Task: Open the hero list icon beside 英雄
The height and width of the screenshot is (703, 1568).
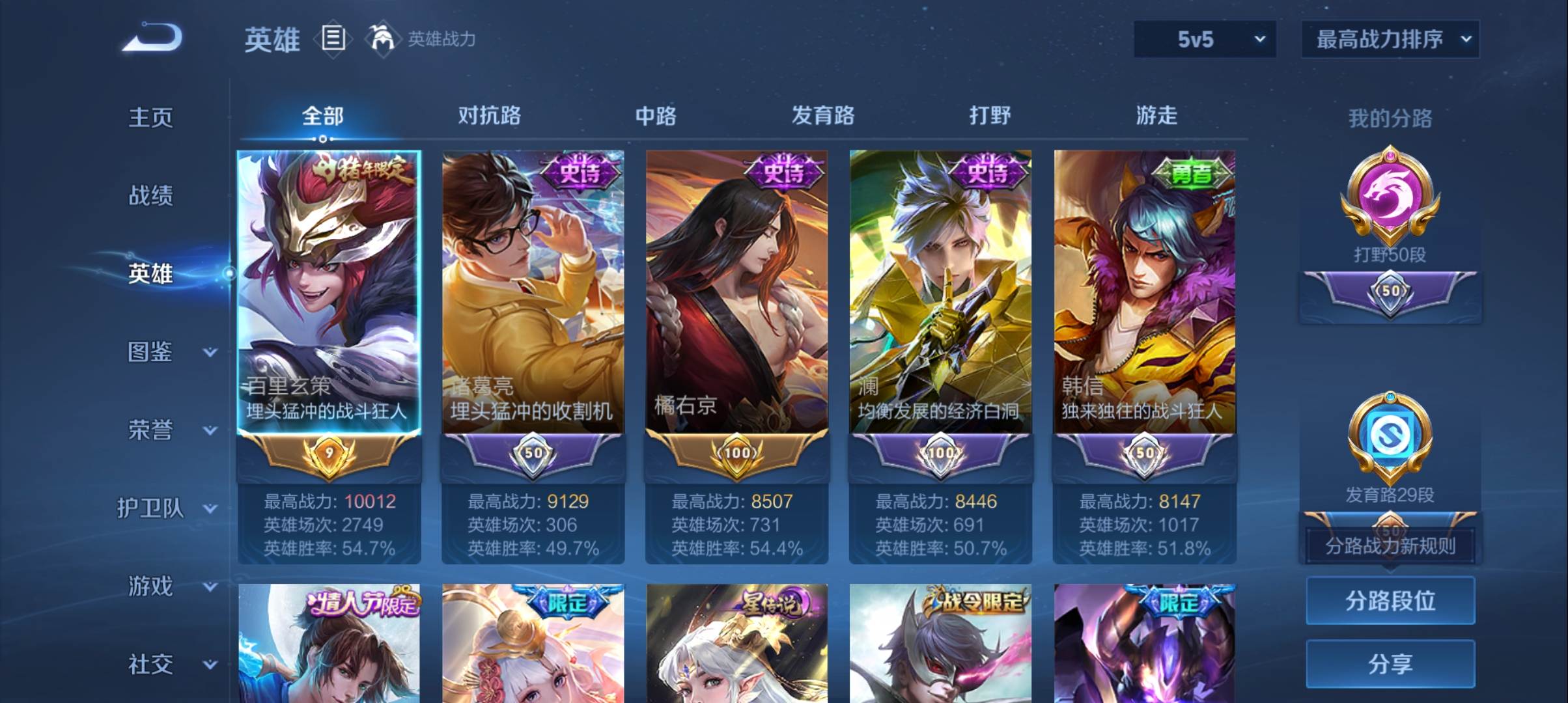Action: pos(333,39)
